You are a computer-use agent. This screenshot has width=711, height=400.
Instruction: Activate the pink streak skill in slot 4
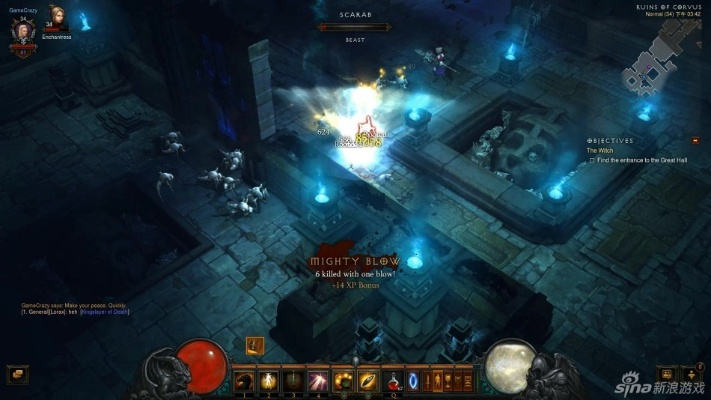point(317,380)
